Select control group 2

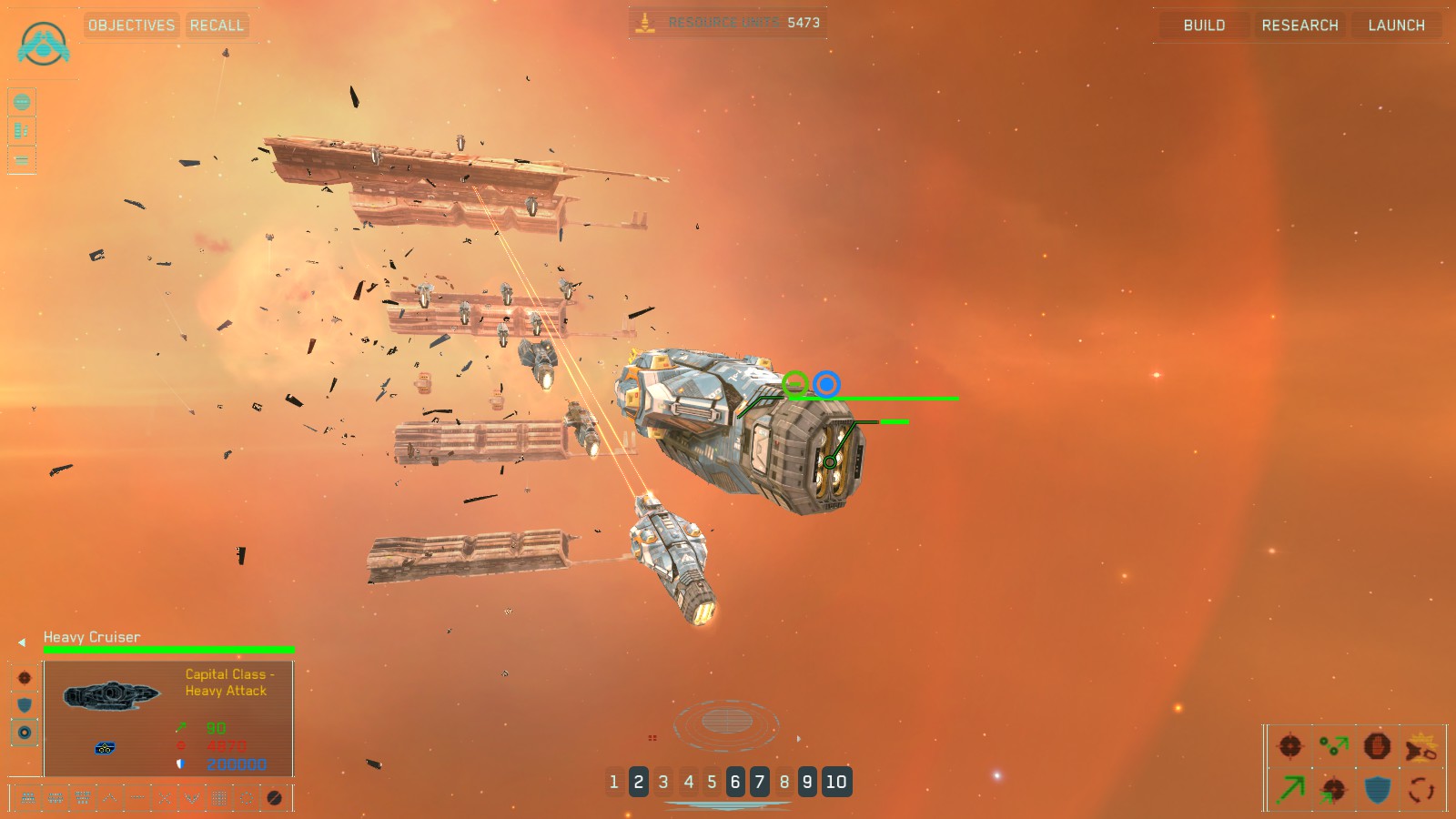[639, 782]
